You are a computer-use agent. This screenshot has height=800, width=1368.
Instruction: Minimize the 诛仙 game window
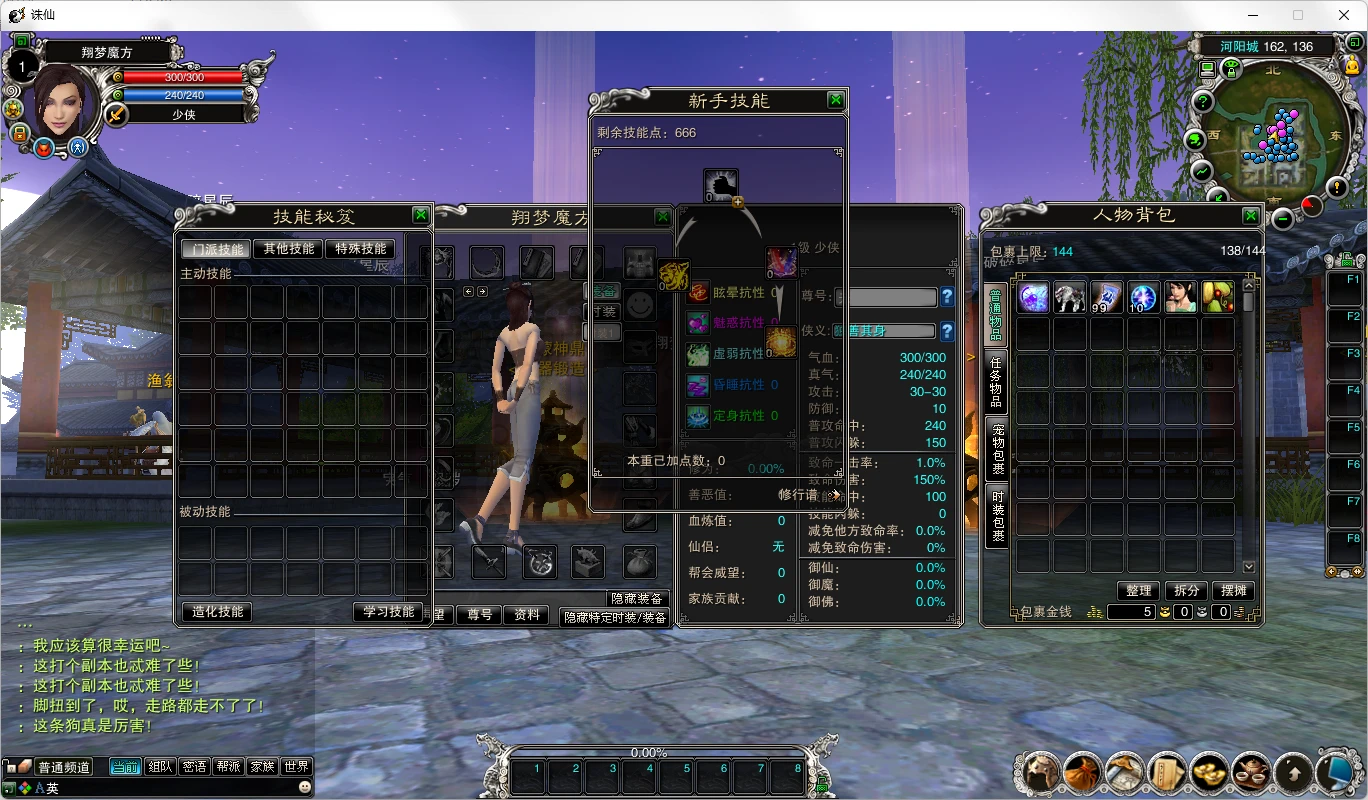[x=1253, y=15]
